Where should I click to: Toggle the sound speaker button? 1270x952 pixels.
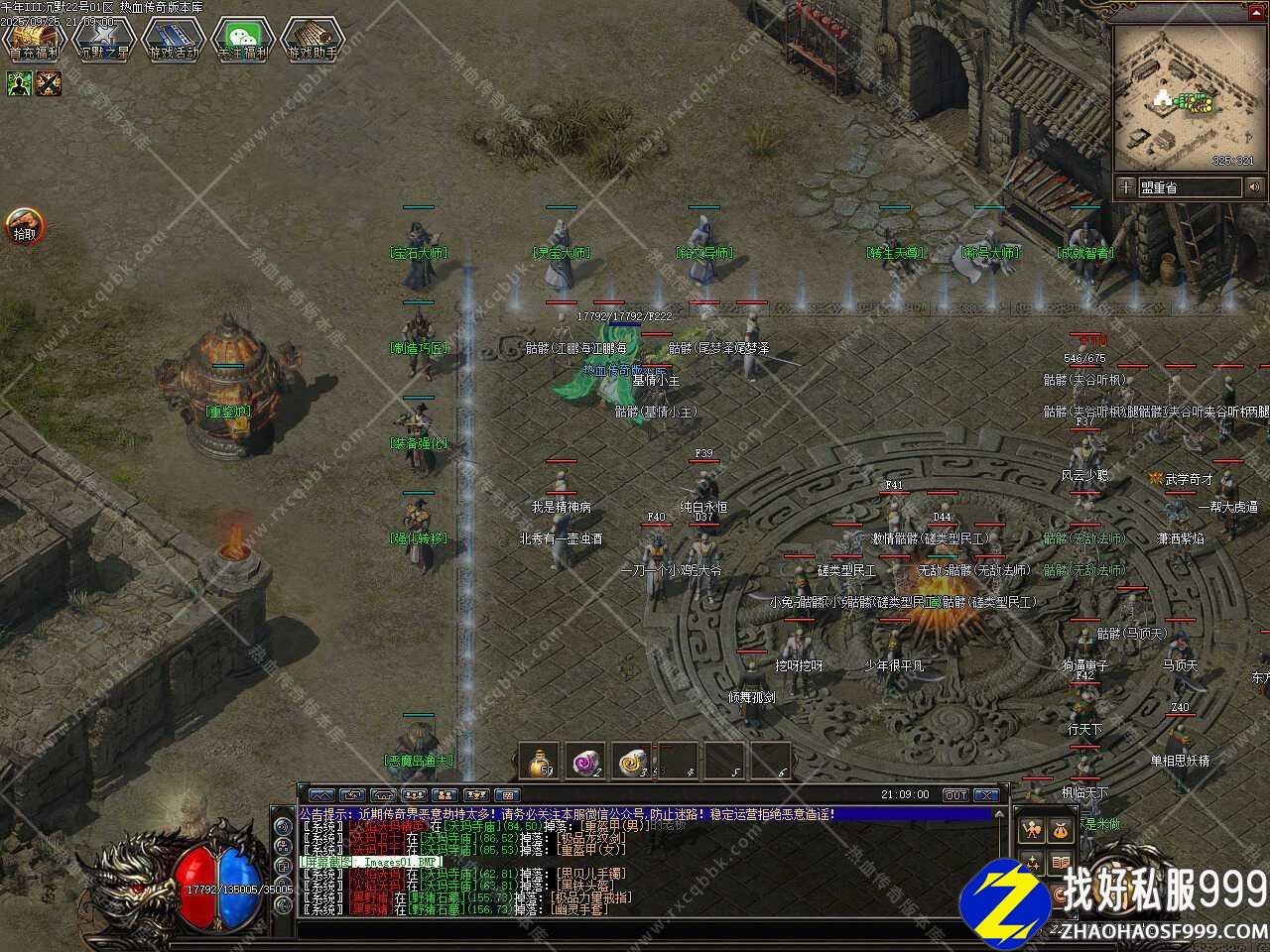click(x=1255, y=186)
